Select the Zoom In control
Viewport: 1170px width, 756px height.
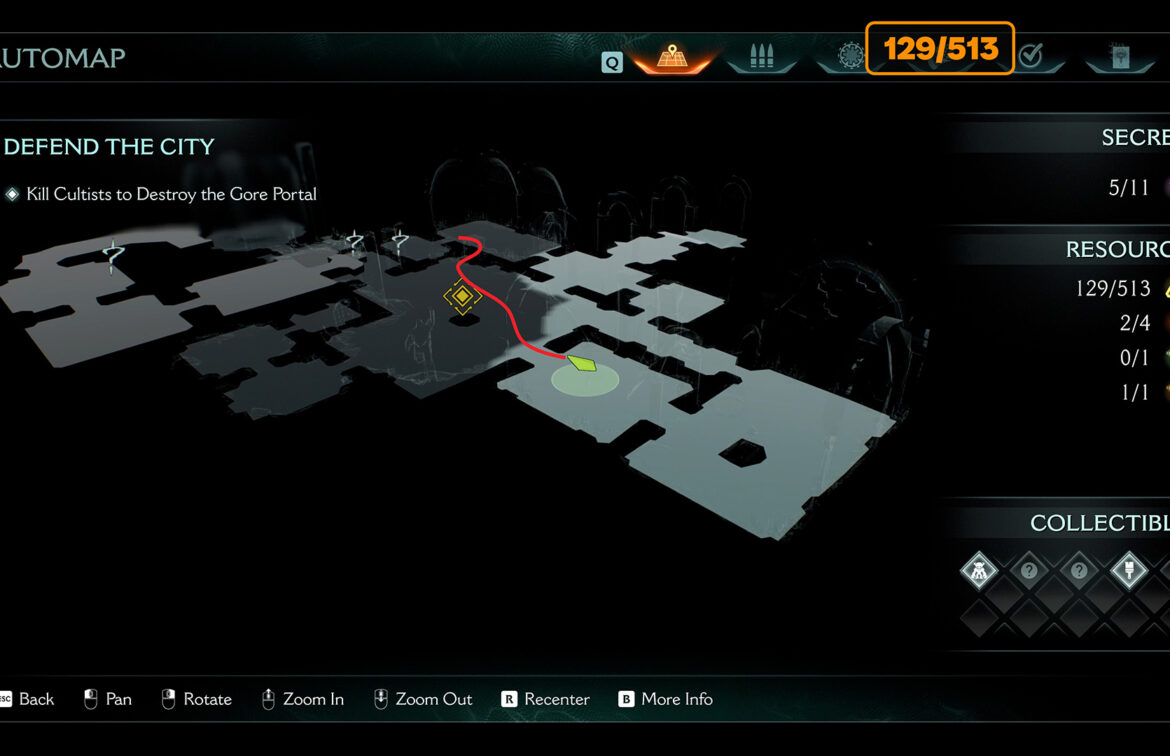point(302,699)
